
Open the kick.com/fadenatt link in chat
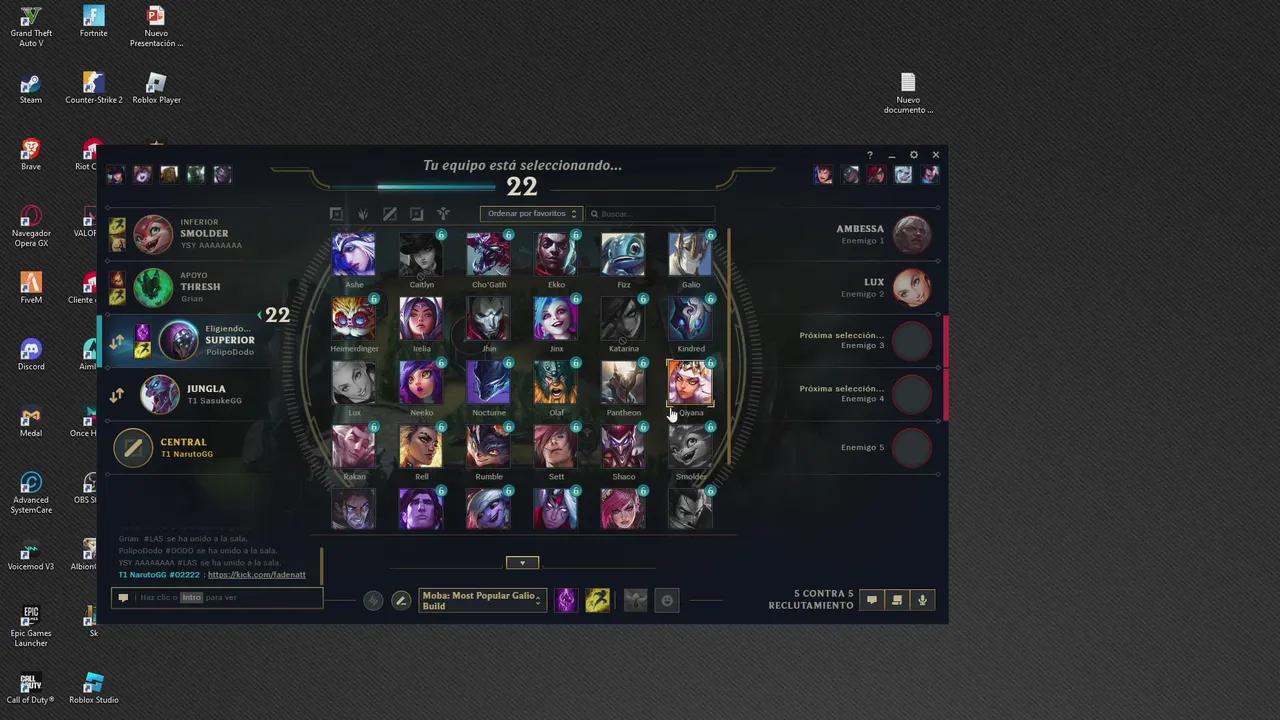coord(256,574)
